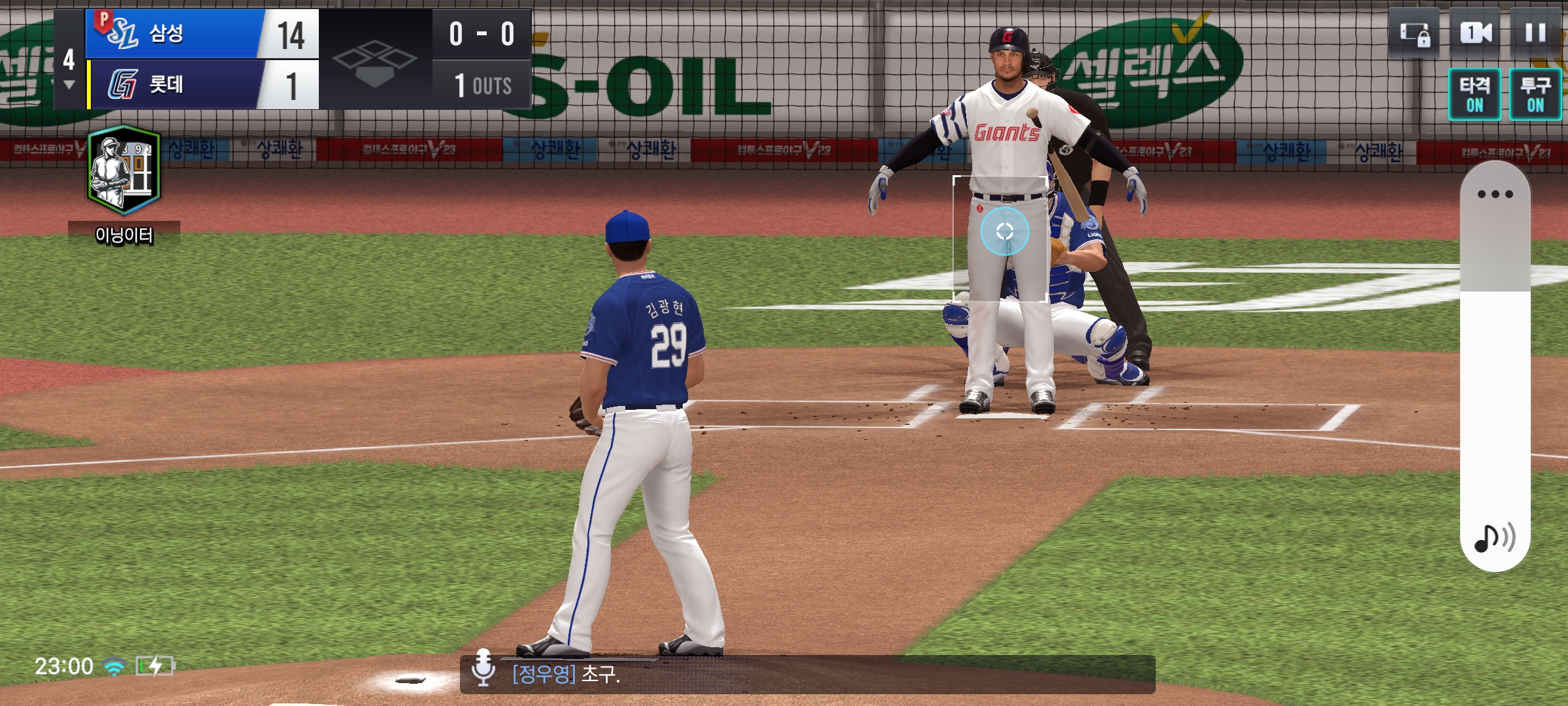
Task: Tap the aiming cursor in the strike zone
Action: point(1005,231)
